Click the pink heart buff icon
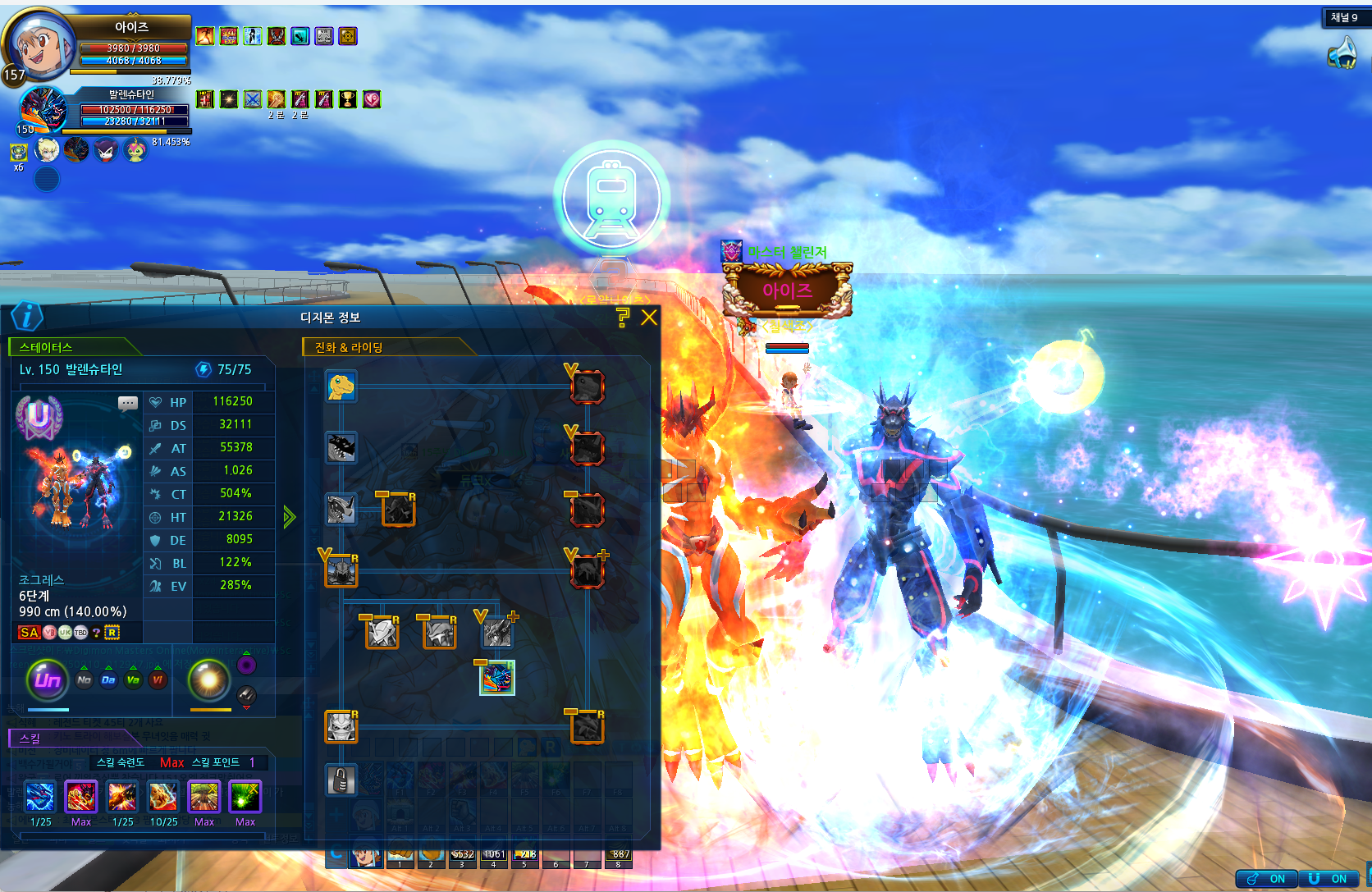 [x=372, y=99]
